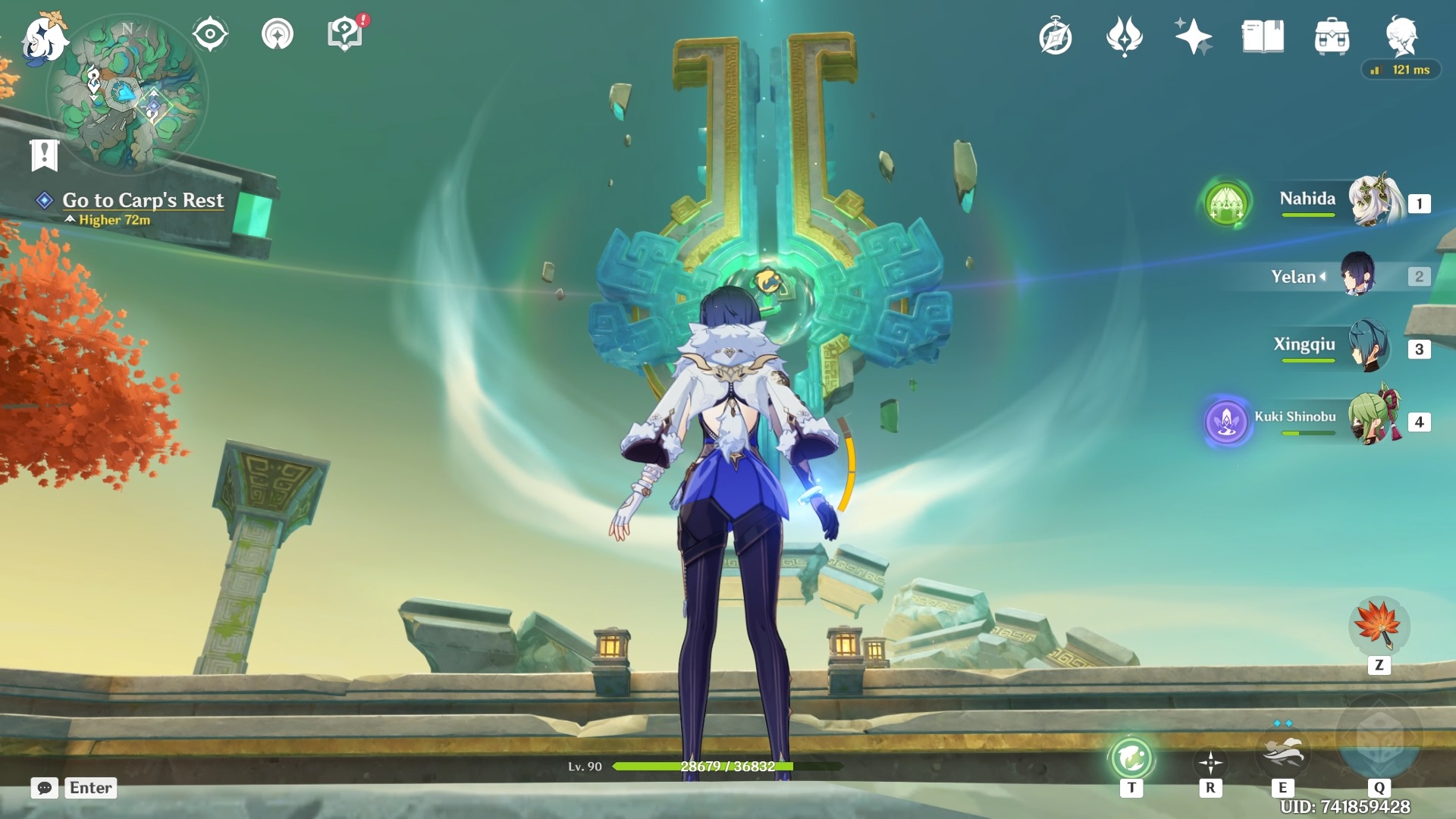The width and height of the screenshot is (1456, 819).
Task: Open the Battle Pass wings icon
Action: click(1125, 34)
